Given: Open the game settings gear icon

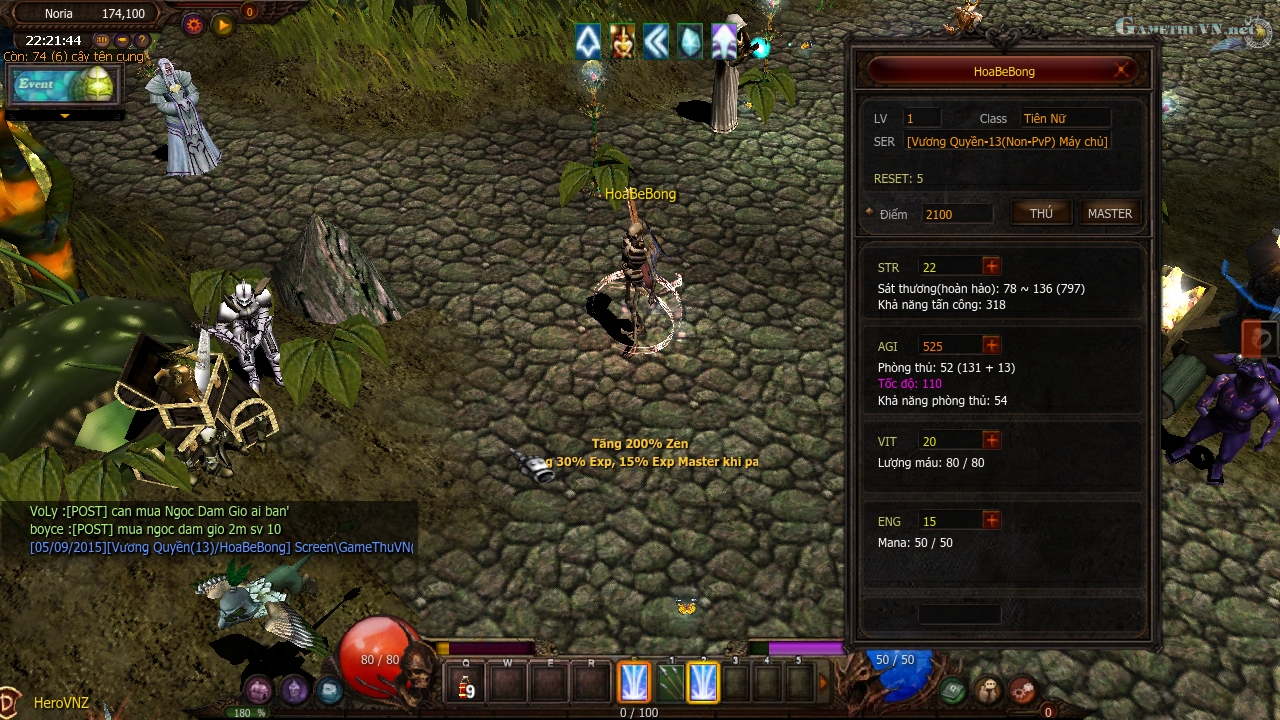Looking at the screenshot, I should (193, 24).
